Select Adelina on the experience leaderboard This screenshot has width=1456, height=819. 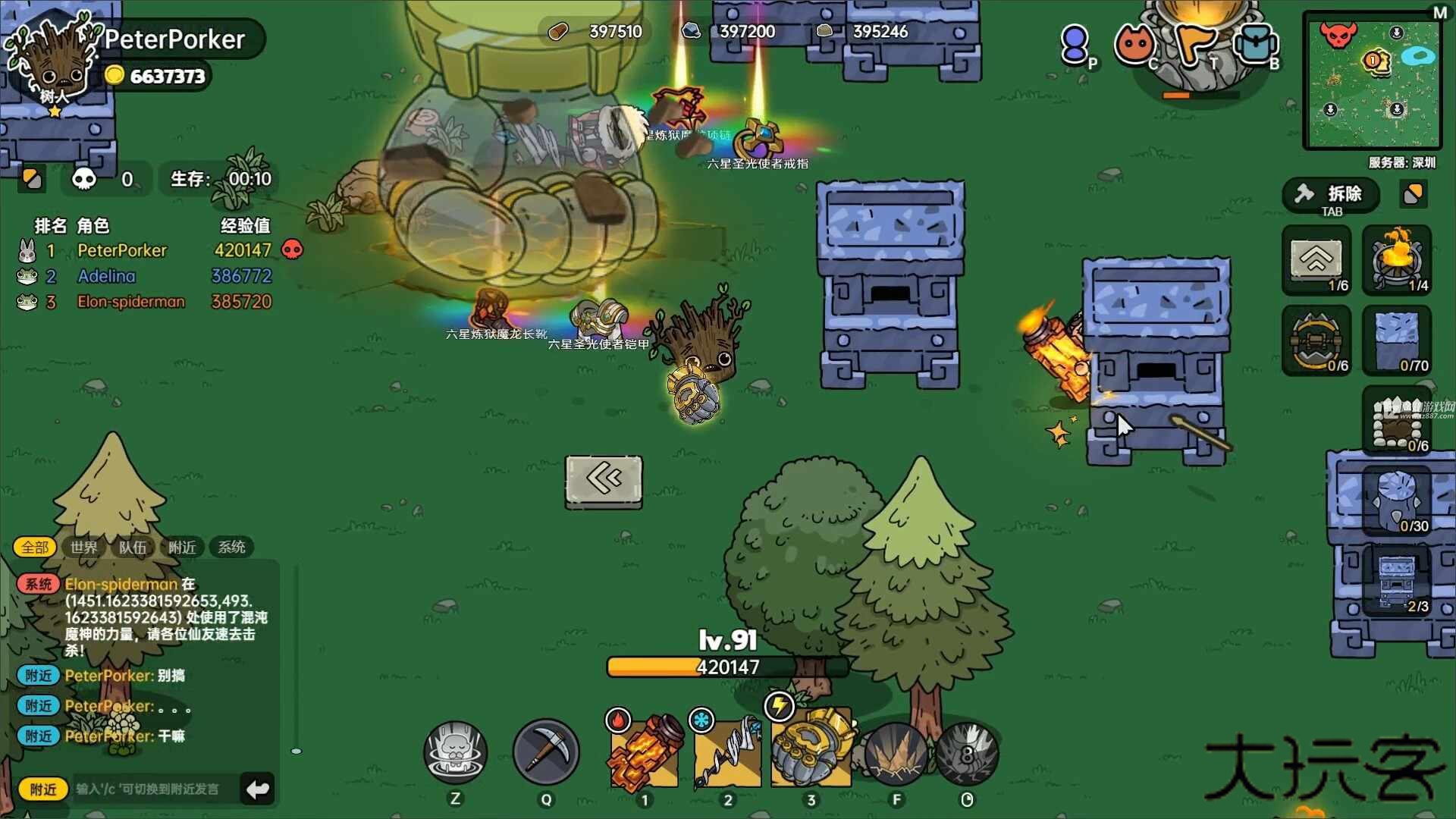pyautogui.click(x=106, y=276)
